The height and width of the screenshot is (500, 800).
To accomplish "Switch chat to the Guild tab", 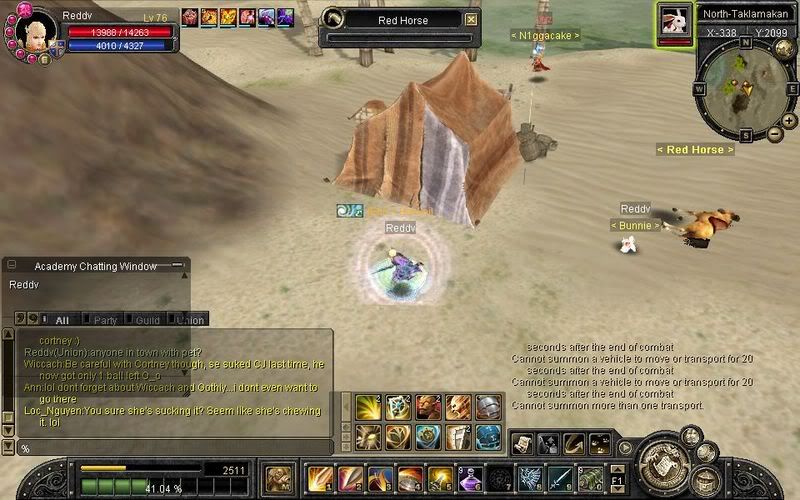I will (x=147, y=320).
